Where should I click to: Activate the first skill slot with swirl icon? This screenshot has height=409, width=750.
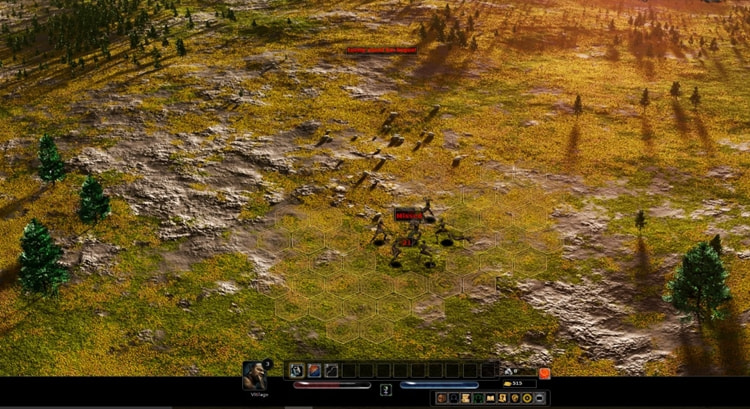(296, 371)
